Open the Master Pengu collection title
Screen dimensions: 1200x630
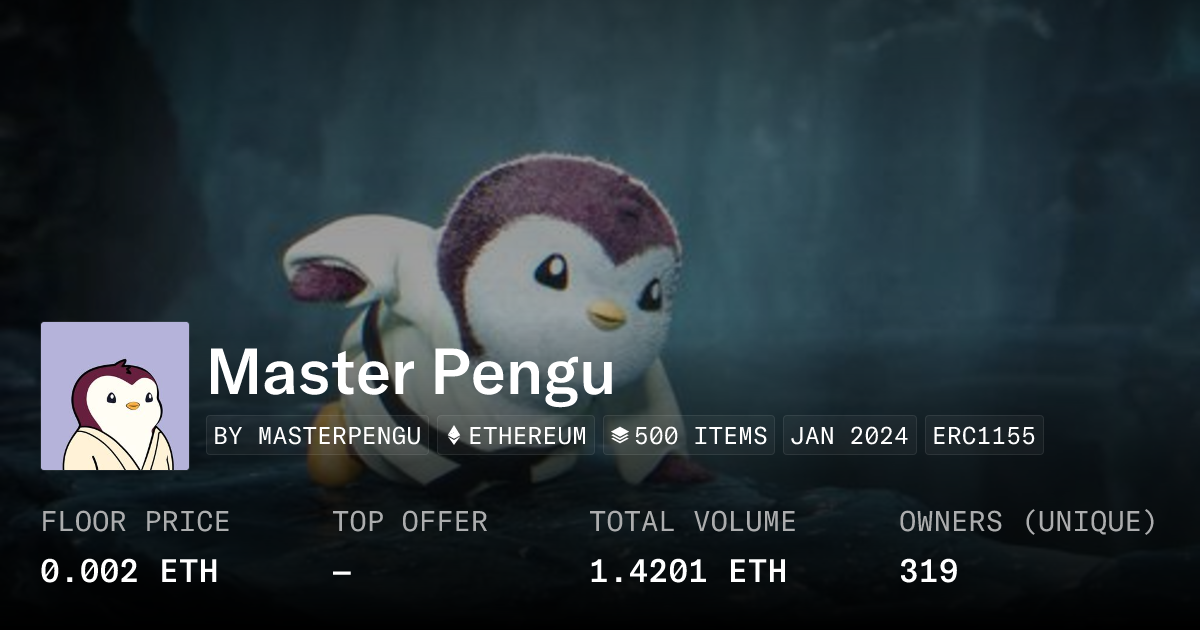coord(411,372)
